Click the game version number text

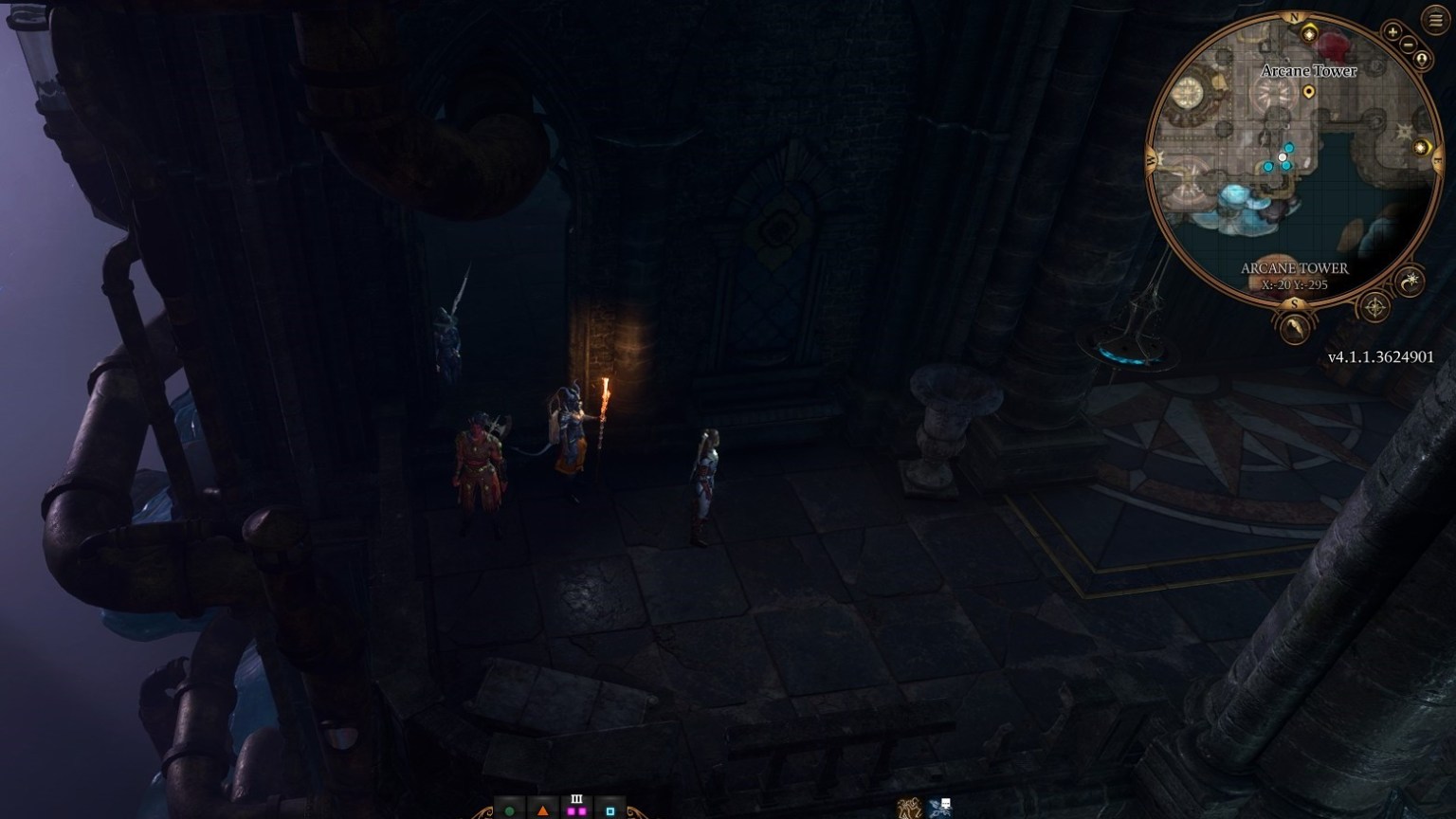pos(1381,355)
